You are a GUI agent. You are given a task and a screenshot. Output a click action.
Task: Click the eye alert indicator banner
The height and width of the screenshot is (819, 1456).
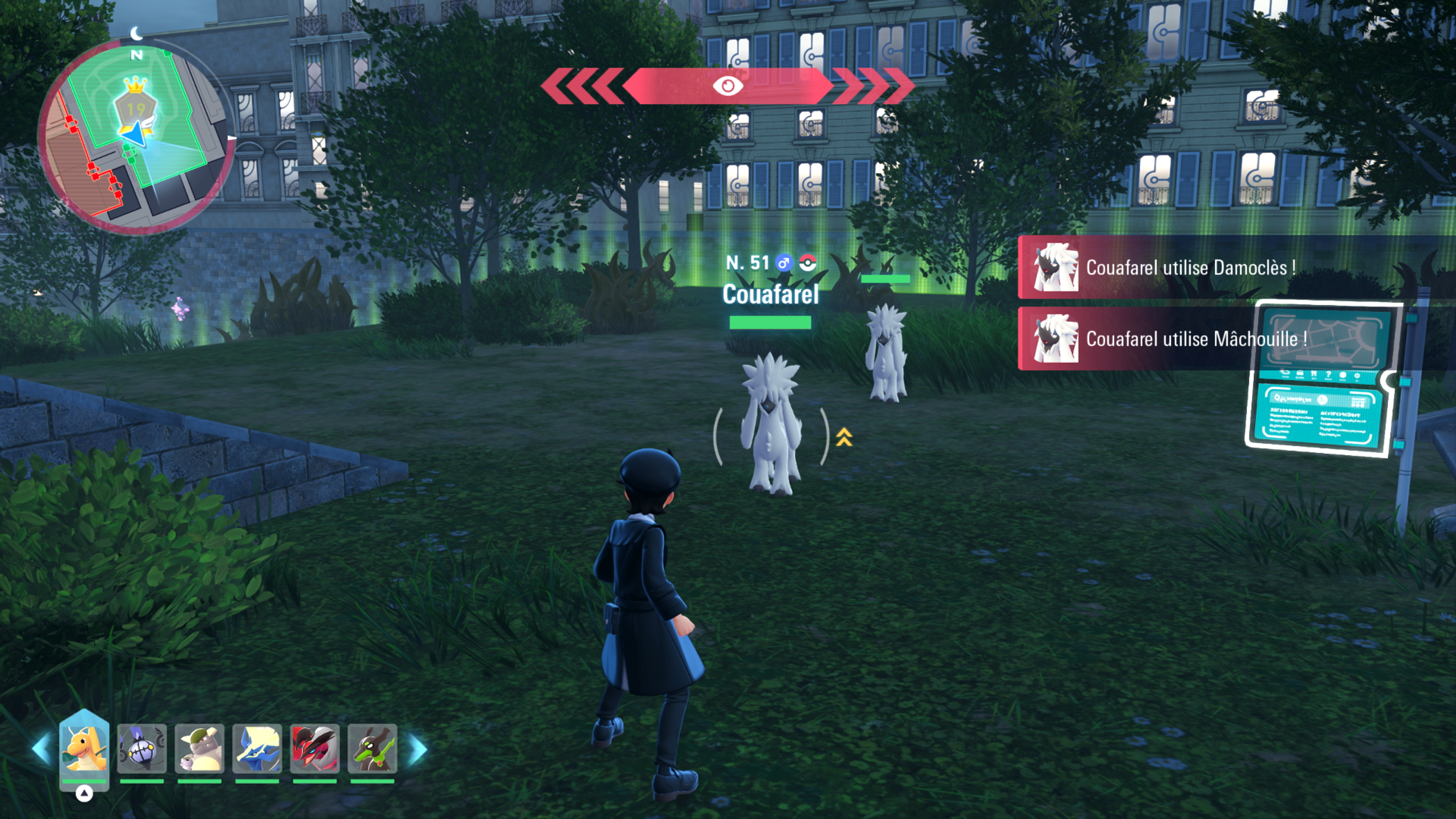point(728,86)
